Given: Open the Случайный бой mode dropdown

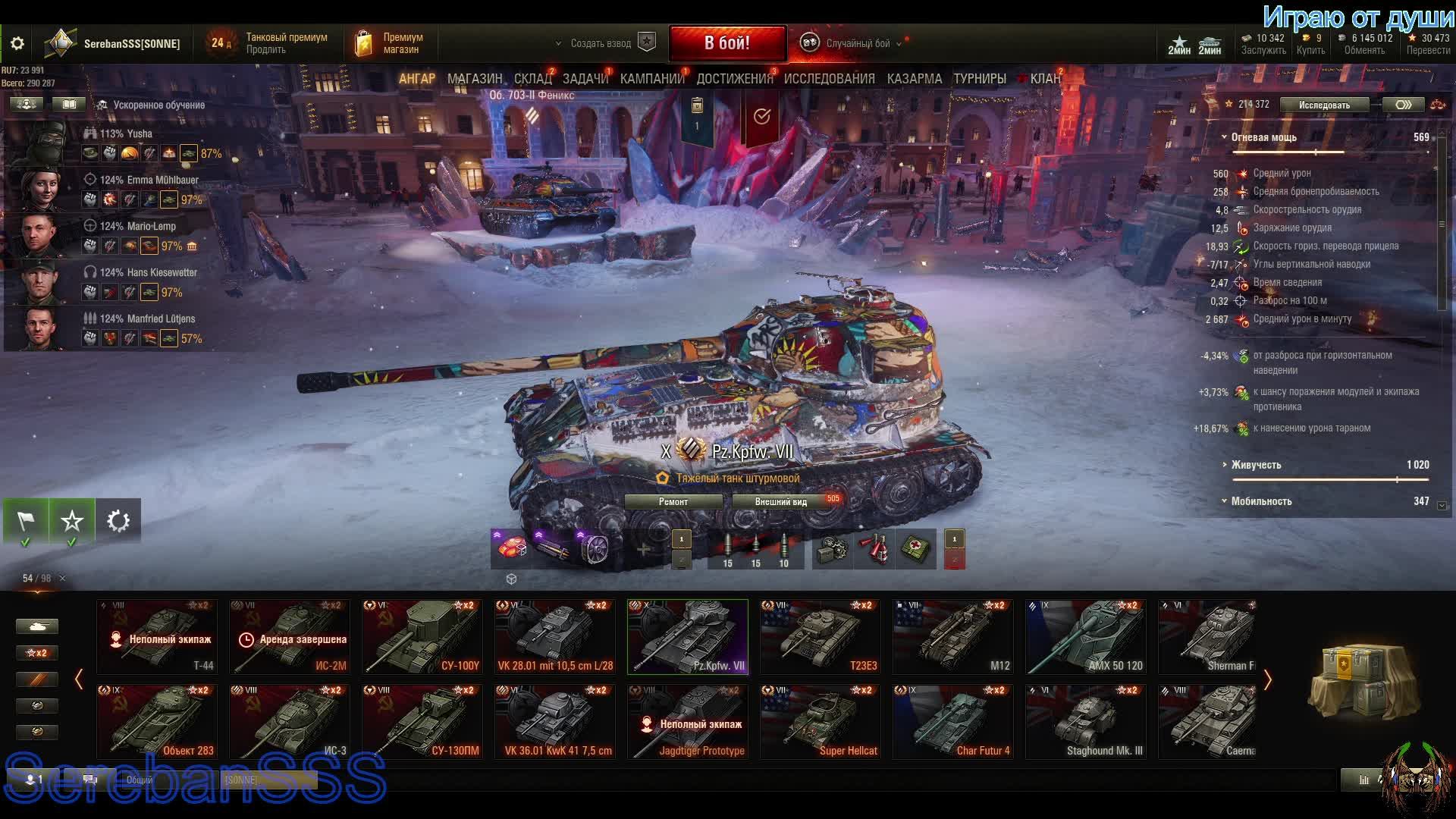Looking at the screenshot, I should click(x=857, y=43).
